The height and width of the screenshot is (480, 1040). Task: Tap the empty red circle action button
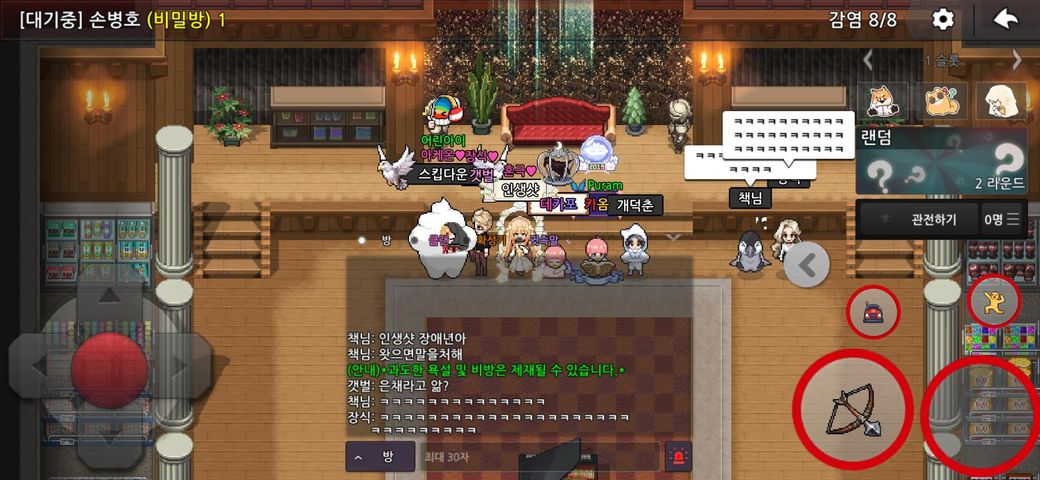click(980, 412)
